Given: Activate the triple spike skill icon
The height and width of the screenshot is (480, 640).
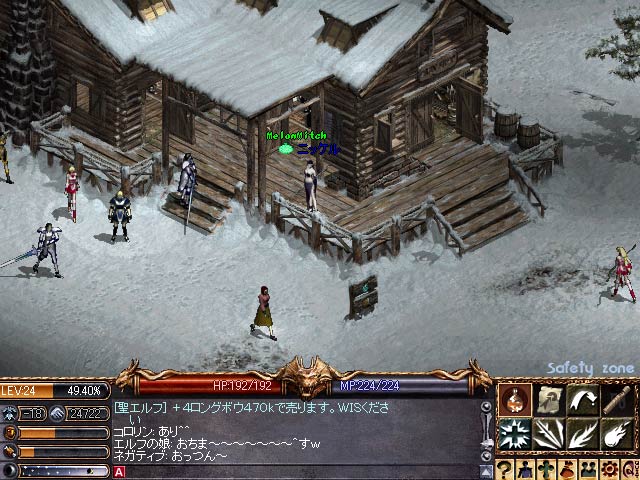Looking at the screenshot, I should pos(549,434).
